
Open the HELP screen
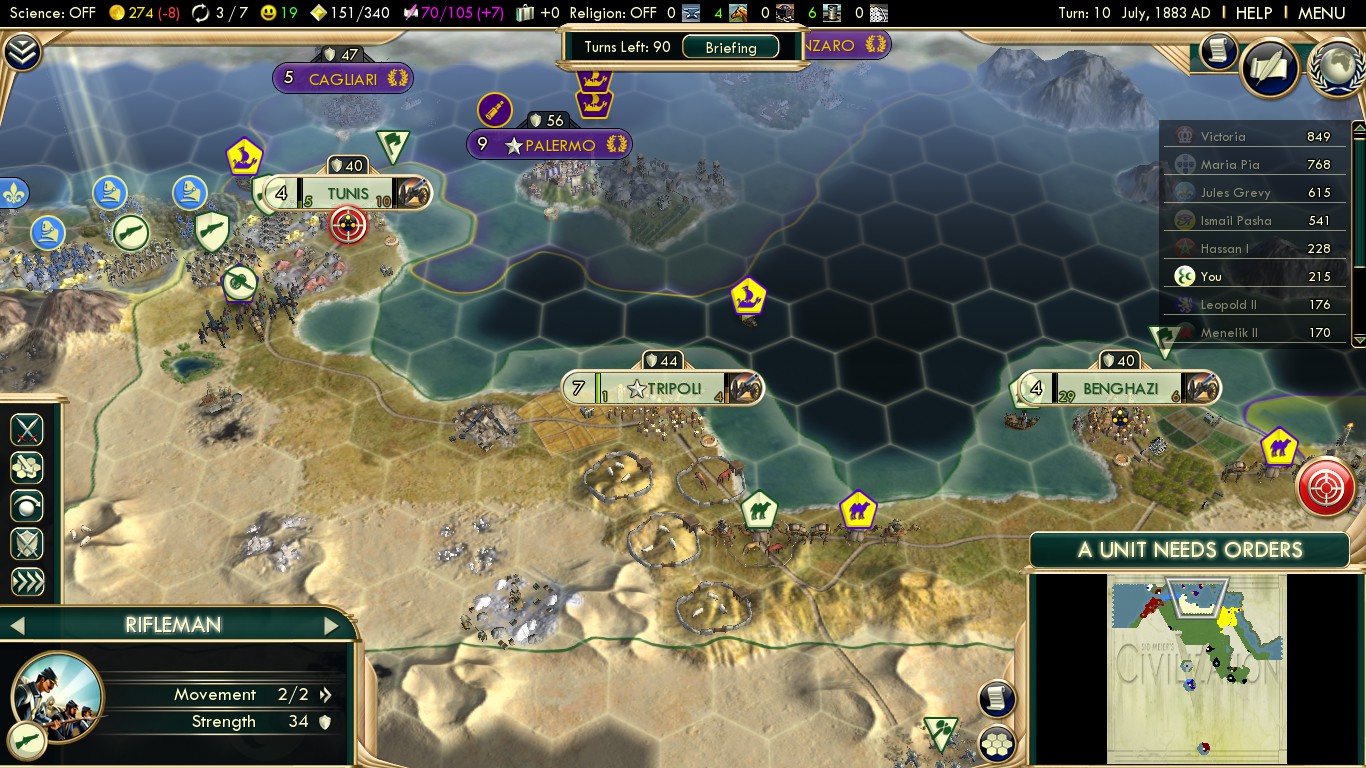1254,13
